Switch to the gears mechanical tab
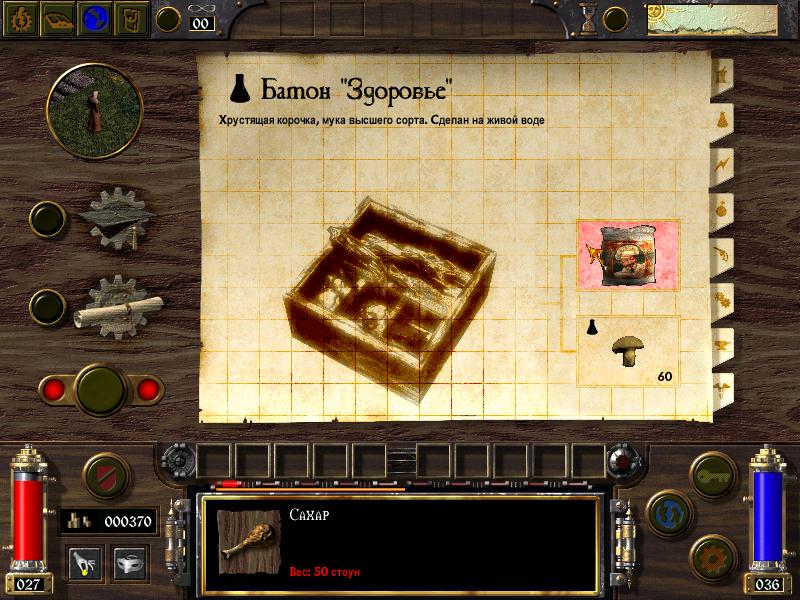Image resolution: width=800 pixels, height=600 pixels. click(721, 297)
